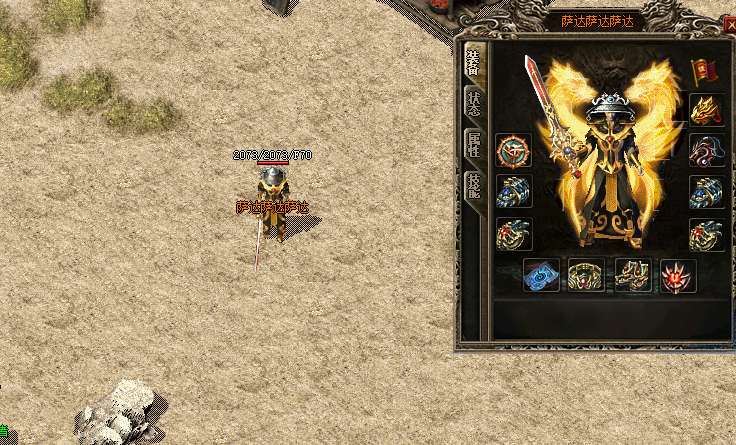Click the golden helmet equipment slot
736x445 pixels.
(706, 110)
